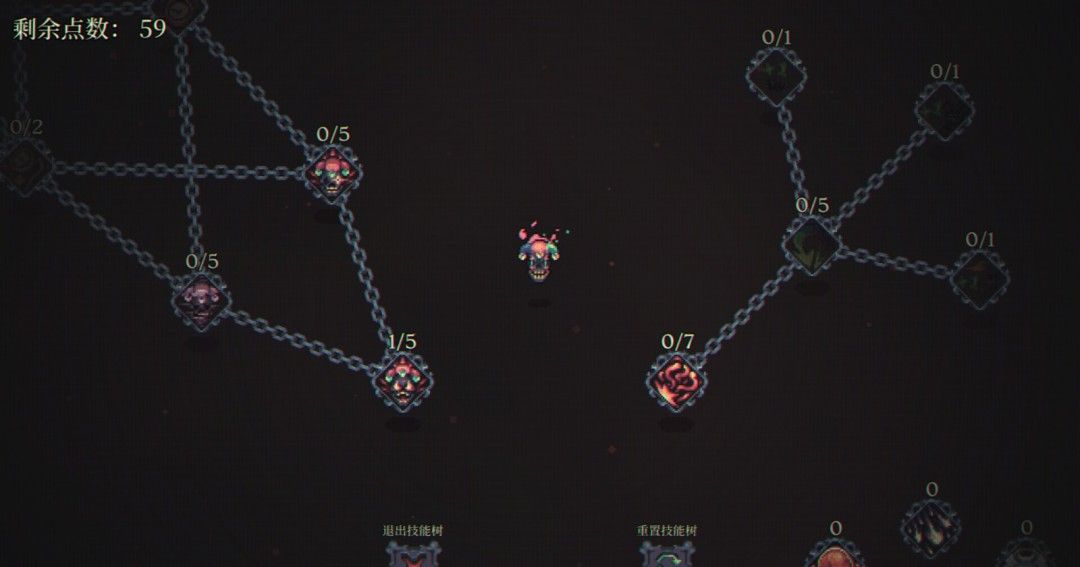Select the dim 0/2 skill node

(24, 164)
